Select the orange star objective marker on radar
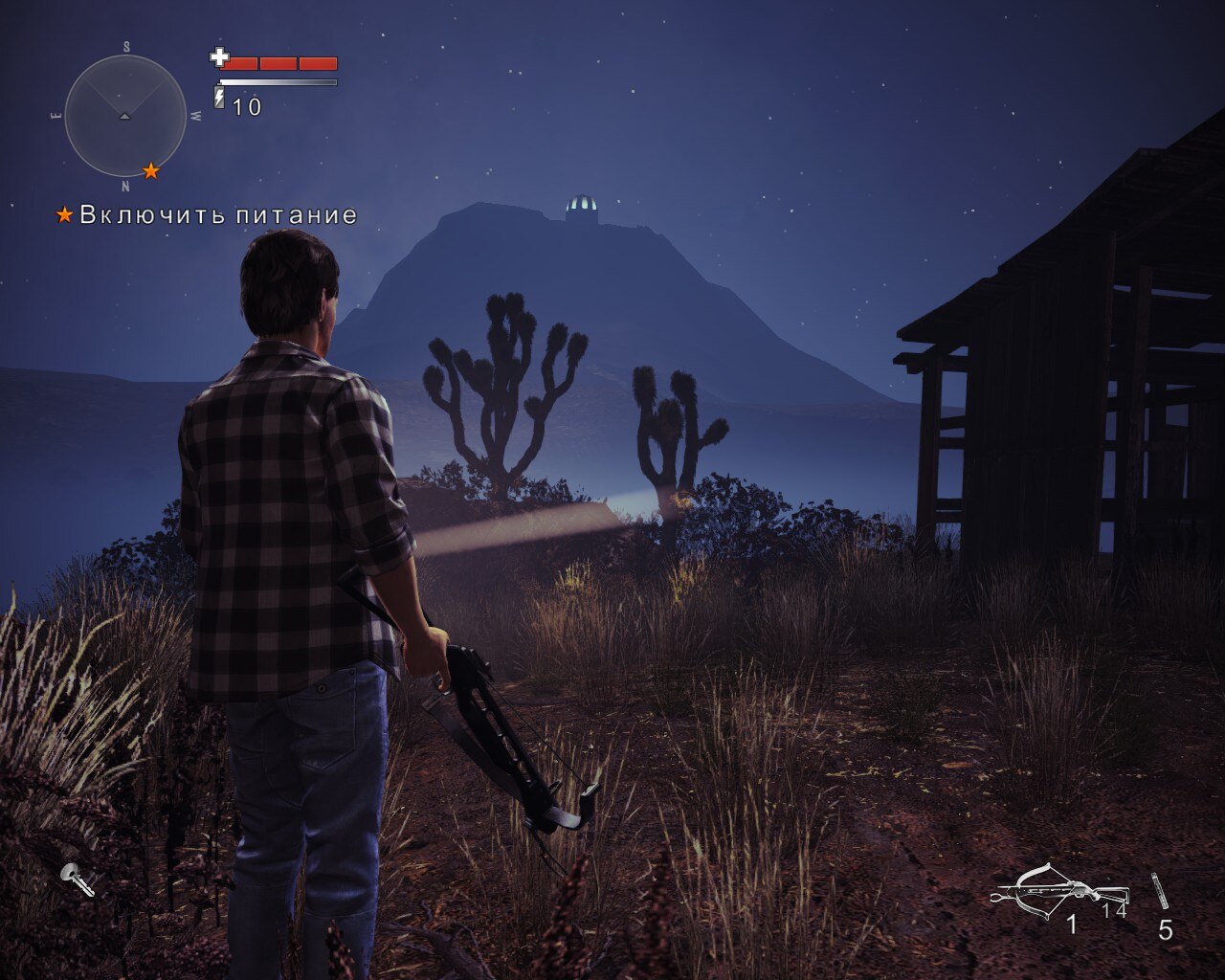Viewport: 1225px width, 980px height. (x=151, y=170)
